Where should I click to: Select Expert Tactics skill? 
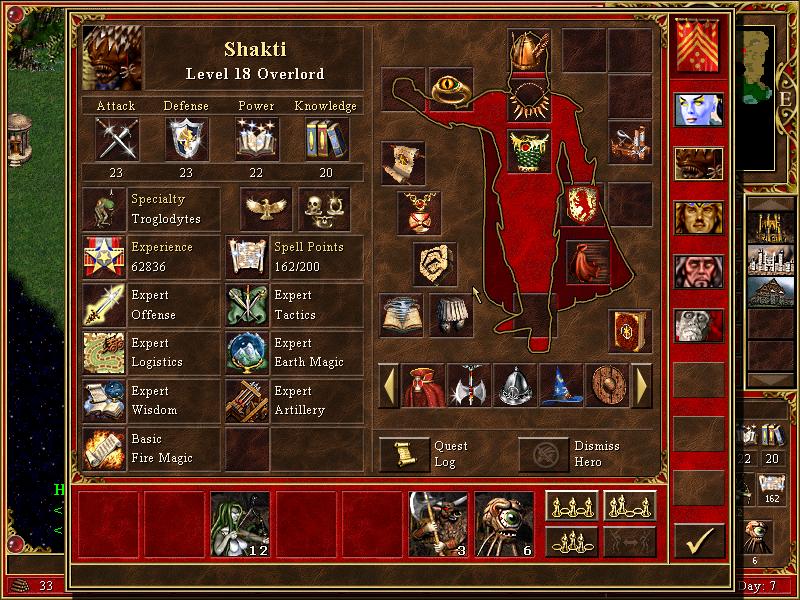point(247,305)
